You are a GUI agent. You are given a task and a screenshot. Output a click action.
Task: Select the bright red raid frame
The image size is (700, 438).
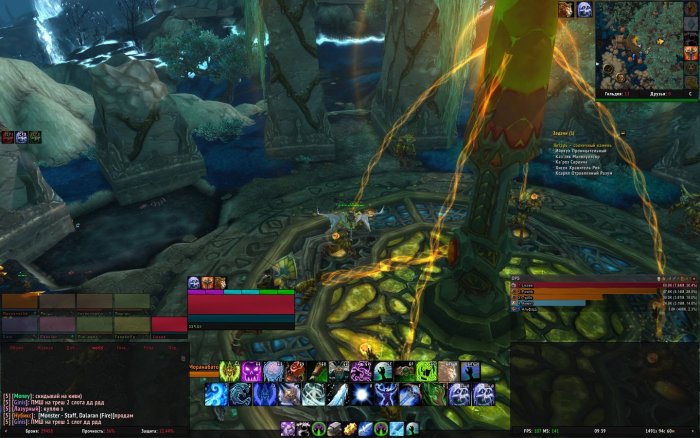click(169, 324)
